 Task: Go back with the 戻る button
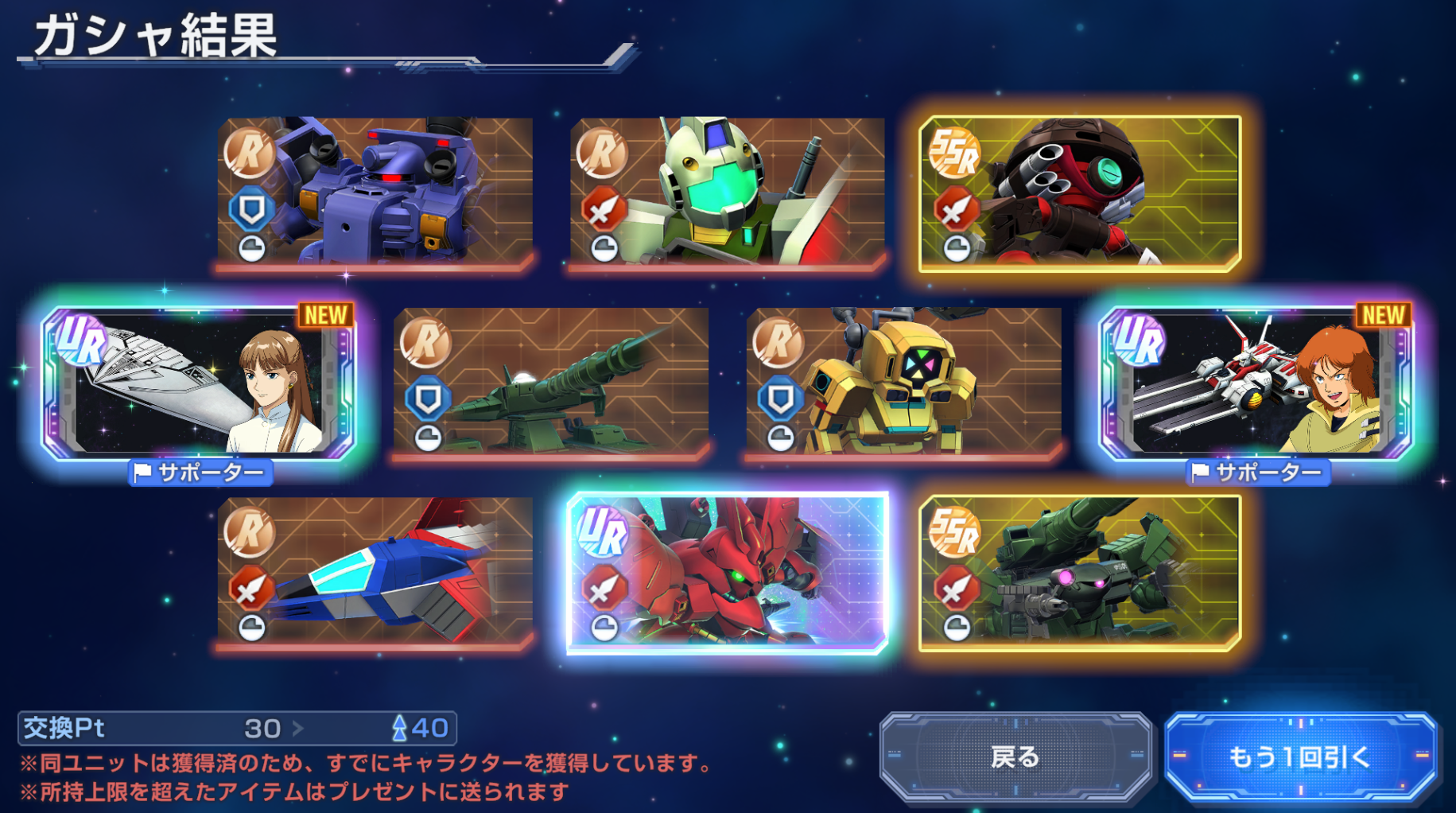pyautogui.click(x=1015, y=757)
